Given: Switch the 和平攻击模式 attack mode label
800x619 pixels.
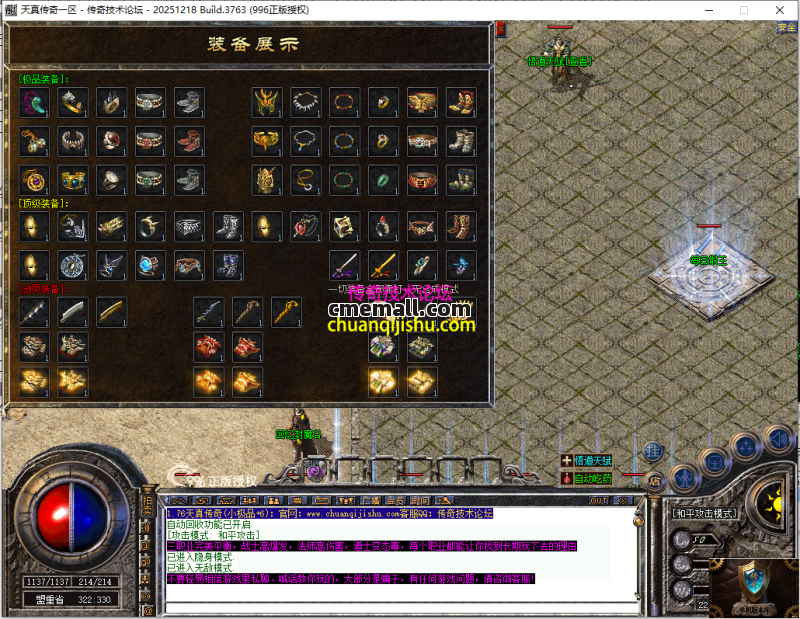Looking at the screenshot, I should 705,513.
